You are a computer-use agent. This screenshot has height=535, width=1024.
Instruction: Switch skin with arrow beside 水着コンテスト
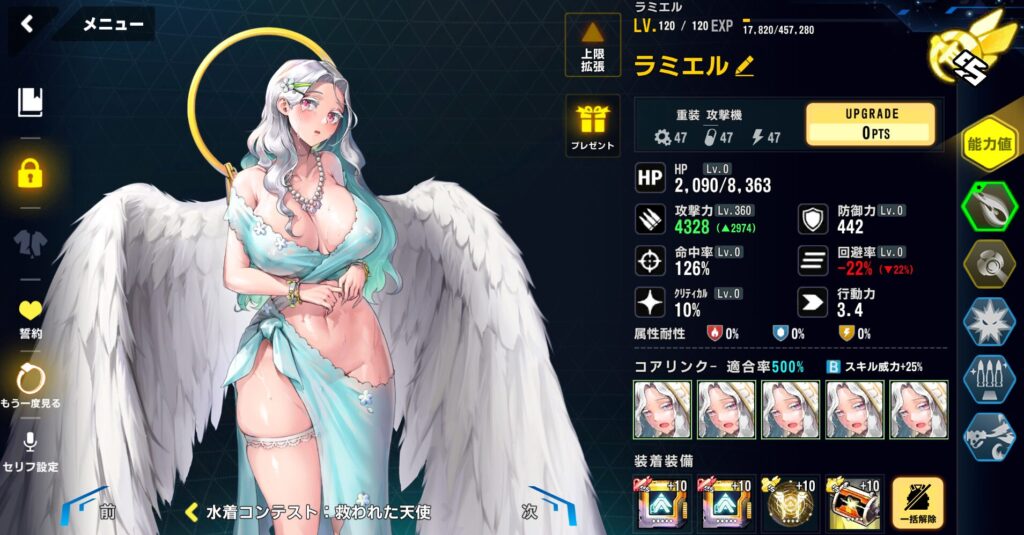(x=194, y=512)
